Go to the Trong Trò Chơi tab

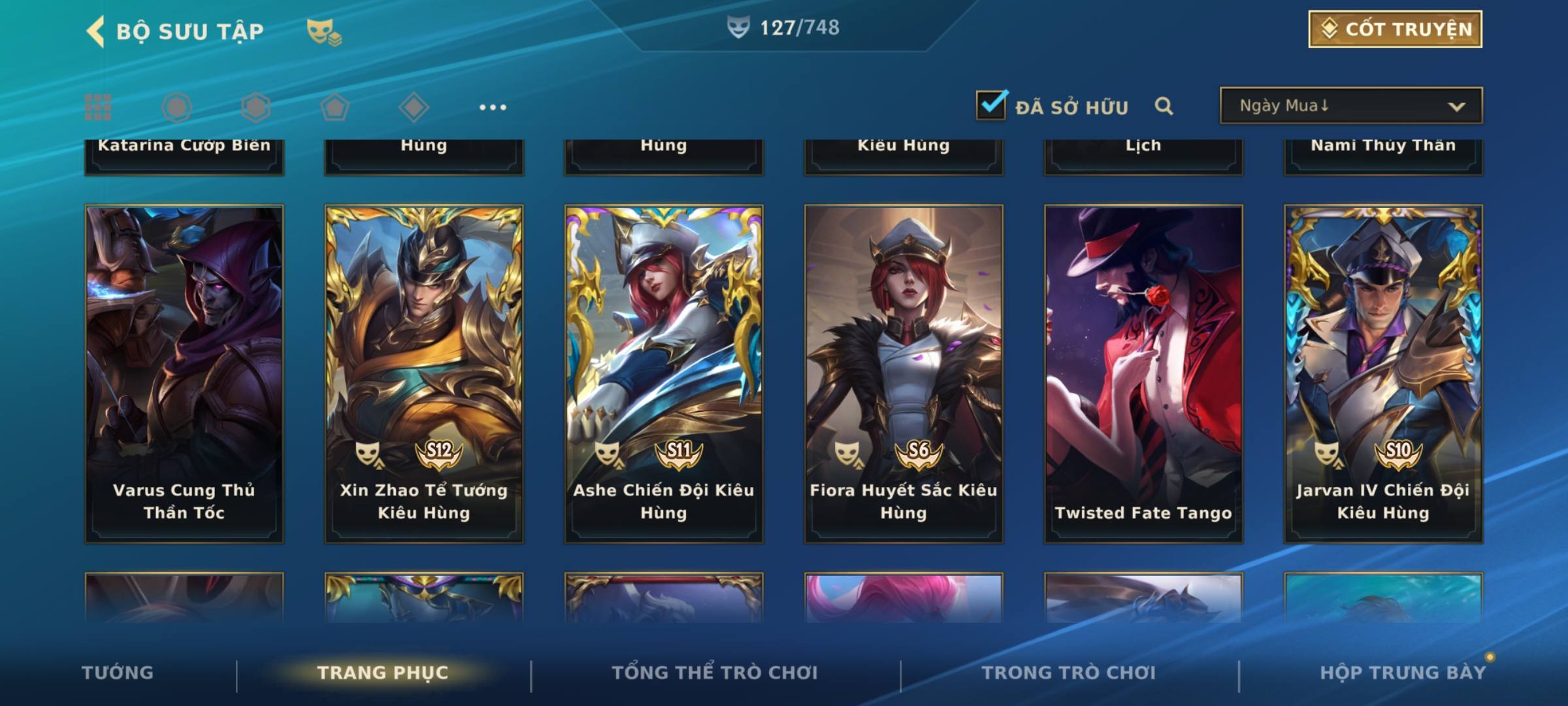click(1069, 673)
